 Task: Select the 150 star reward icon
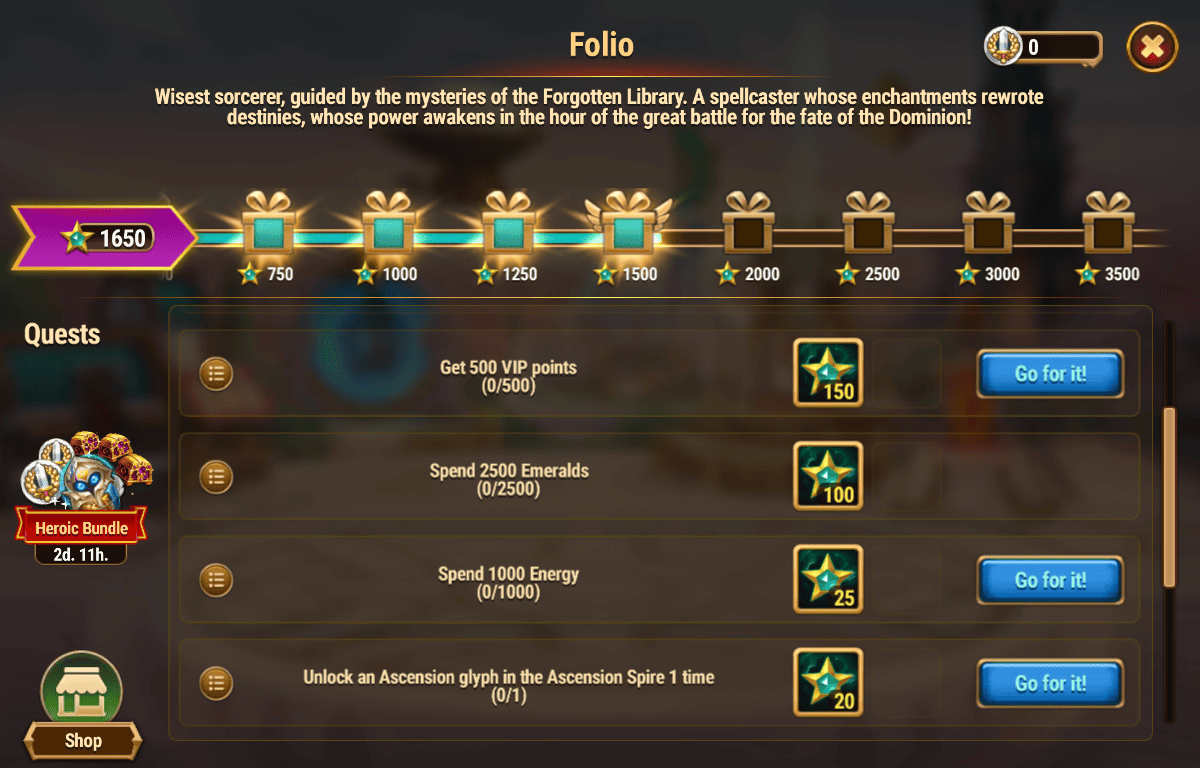pyautogui.click(x=828, y=373)
